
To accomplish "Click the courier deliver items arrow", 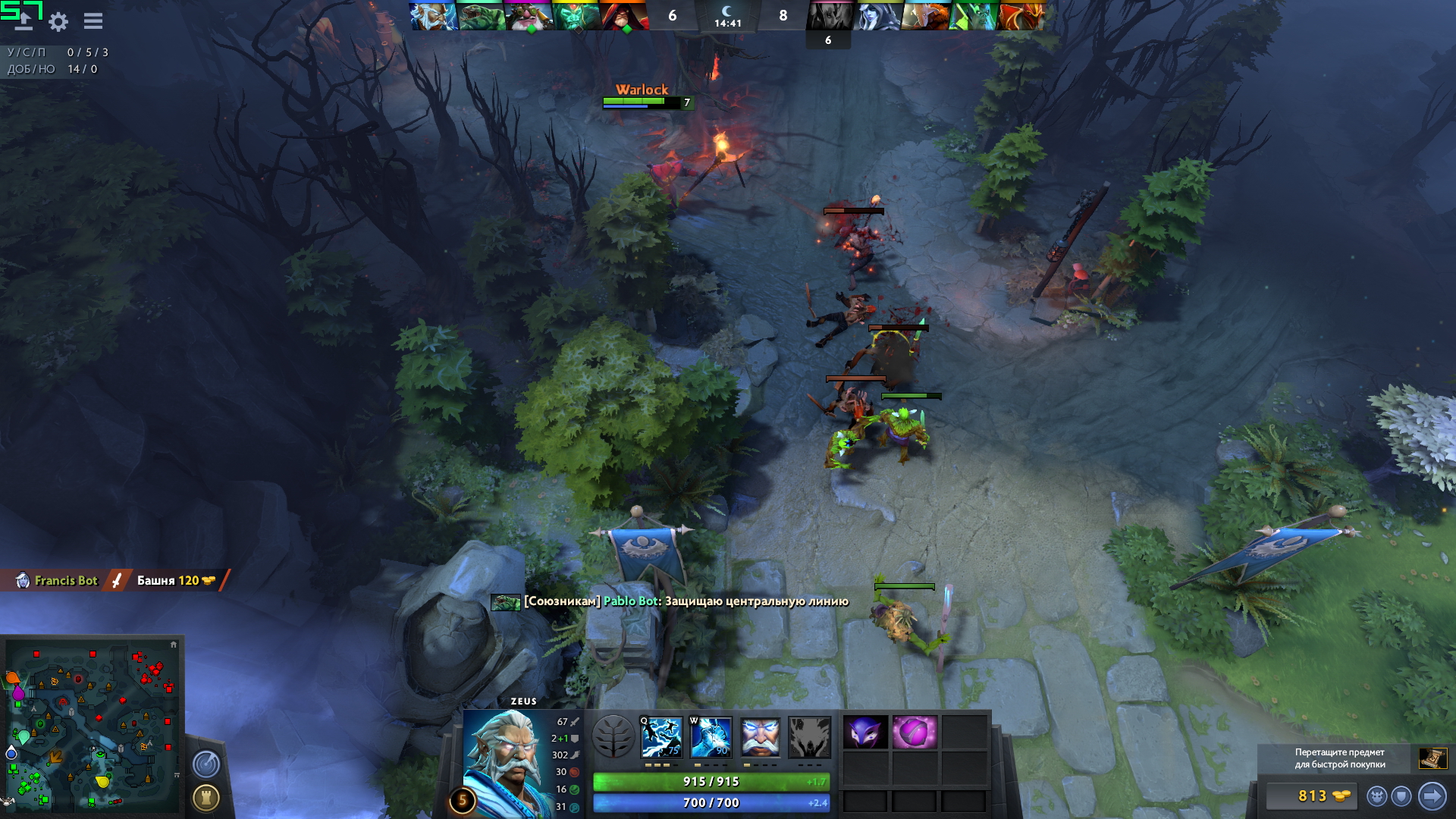I will [x=1432, y=796].
